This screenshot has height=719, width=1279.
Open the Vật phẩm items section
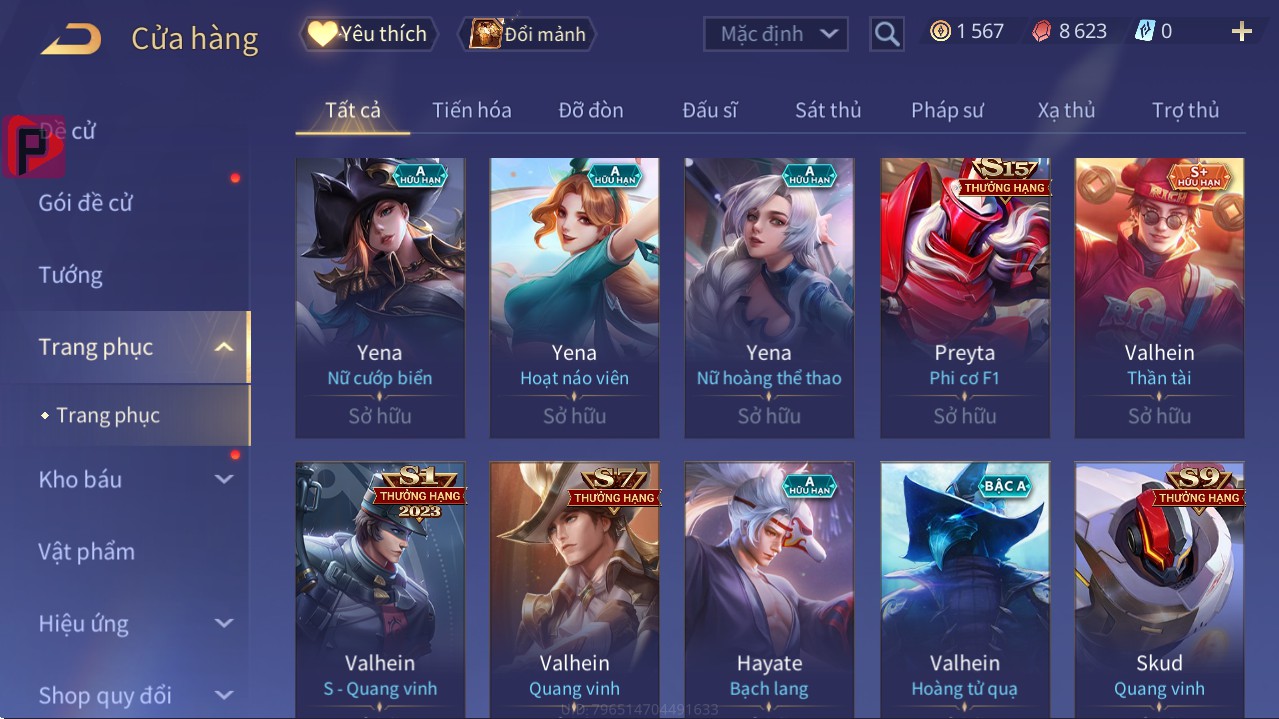tap(86, 551)
